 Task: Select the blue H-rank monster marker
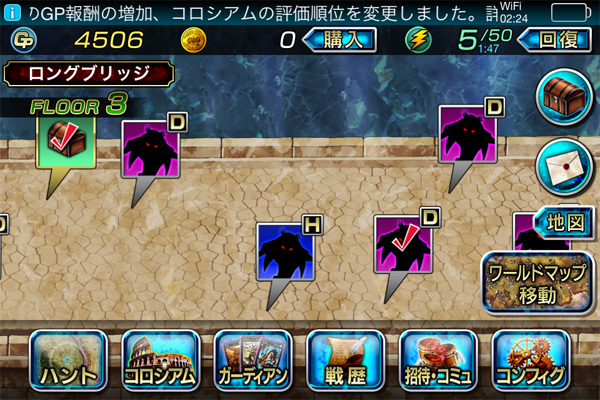pos(286,253)
